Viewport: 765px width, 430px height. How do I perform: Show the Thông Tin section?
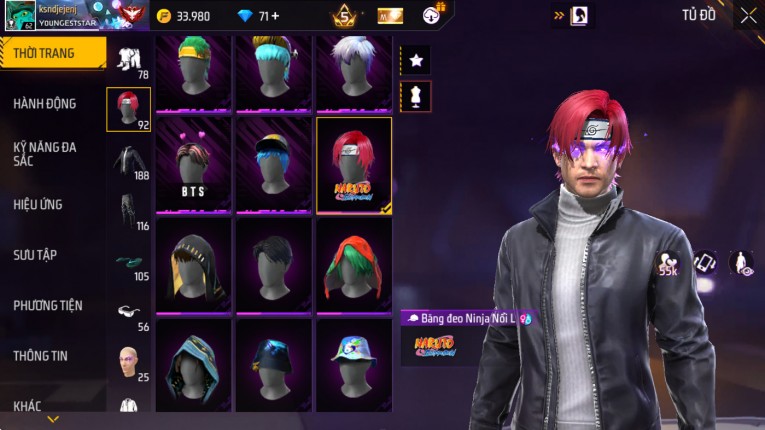coord(40,356)
